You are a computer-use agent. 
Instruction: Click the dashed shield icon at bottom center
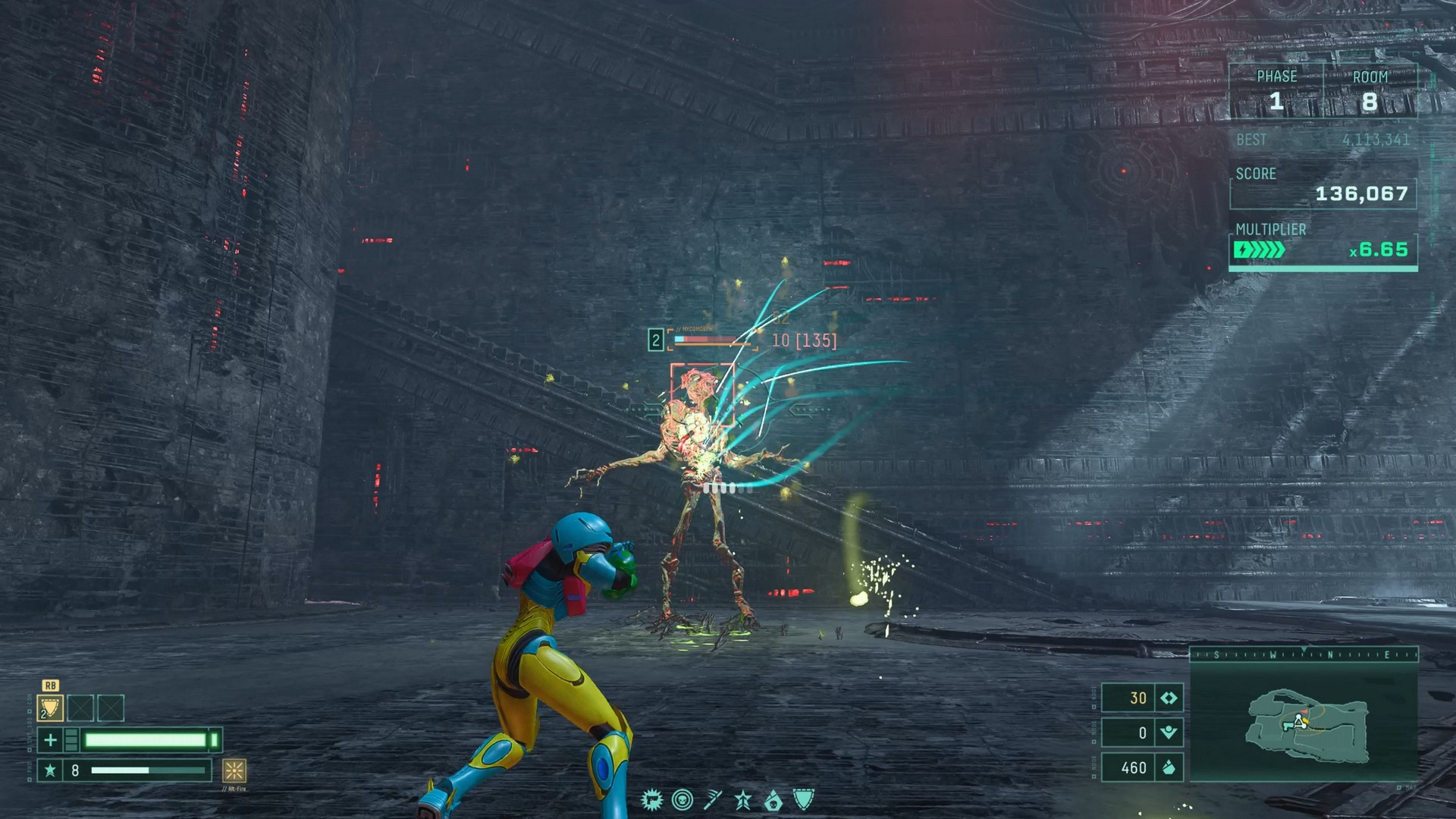coord(804,799)
